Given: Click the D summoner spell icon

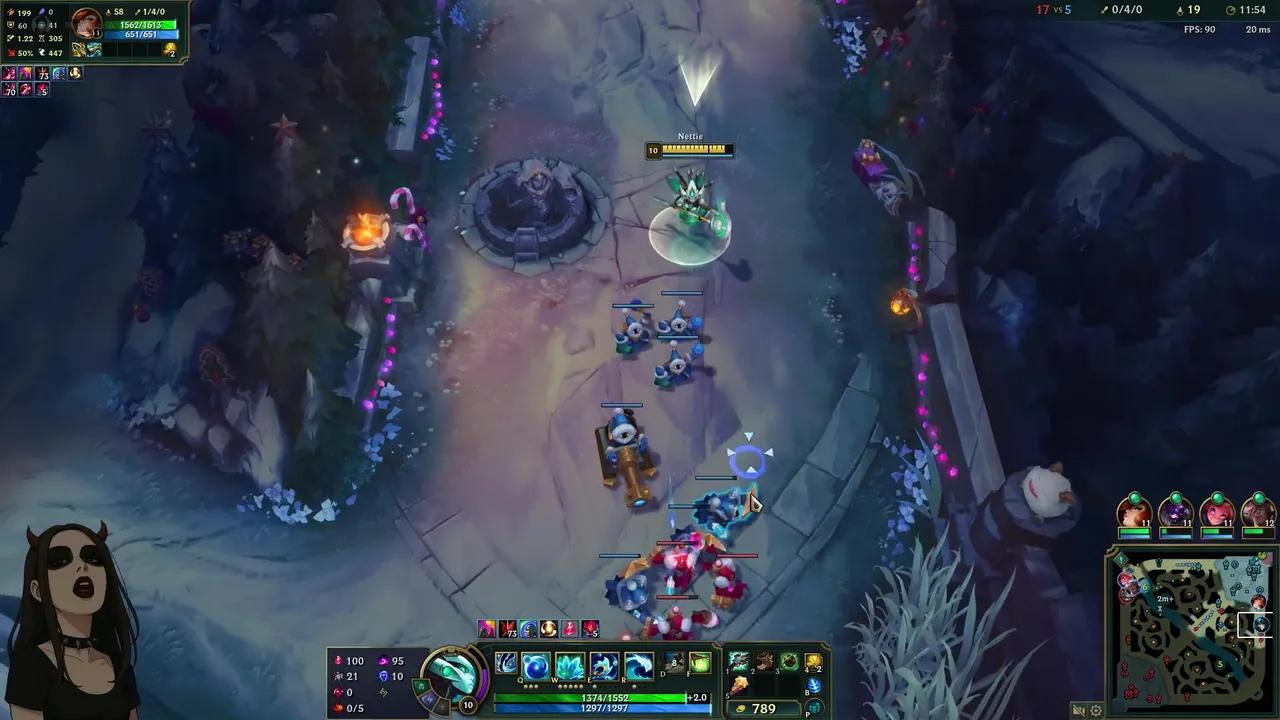Looking at the screenshot, I should [674, 662].
